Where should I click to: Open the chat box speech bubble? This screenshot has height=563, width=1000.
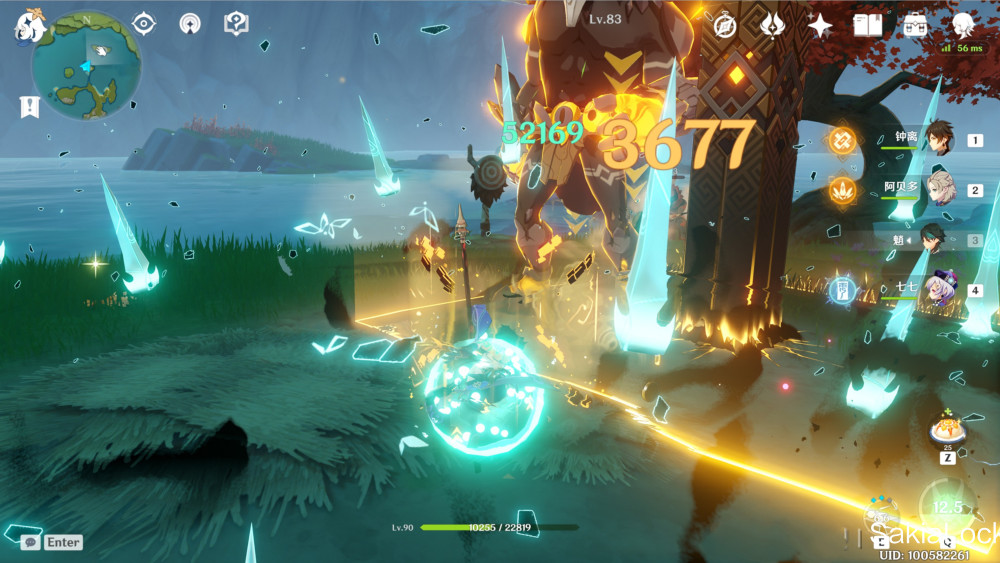coord(30,542)
